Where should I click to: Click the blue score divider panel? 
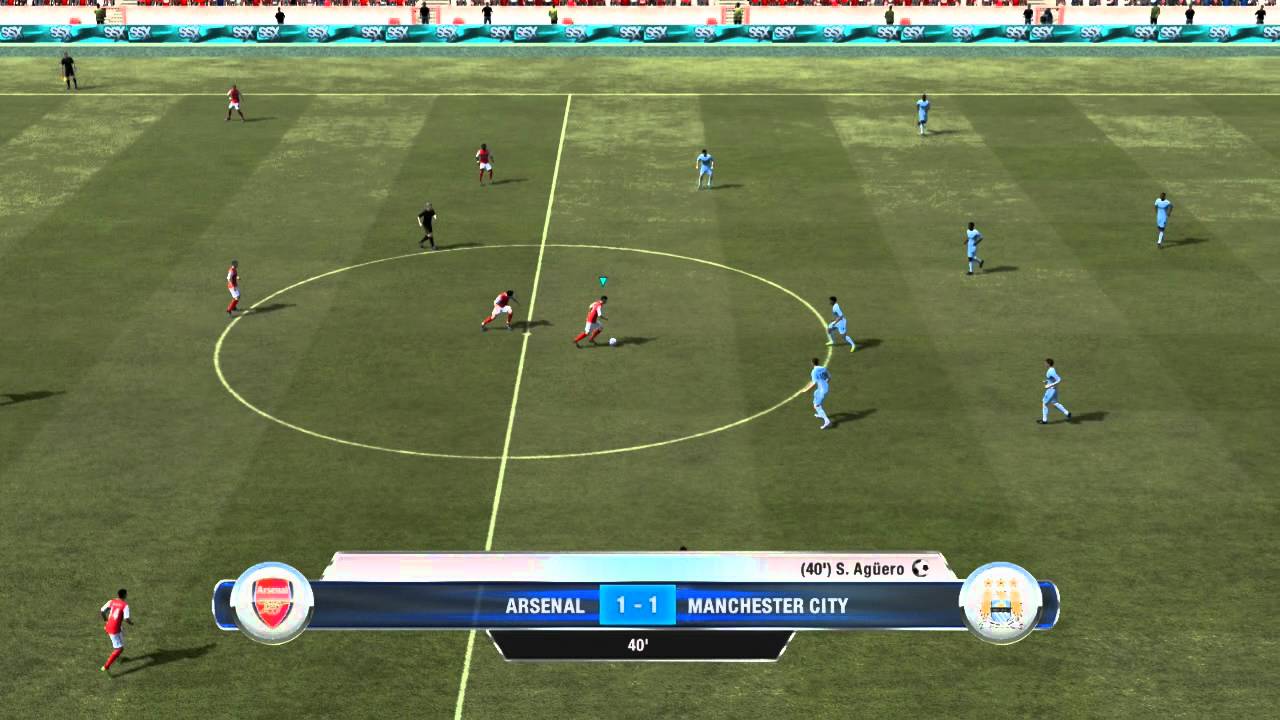(x=636, y=605)
